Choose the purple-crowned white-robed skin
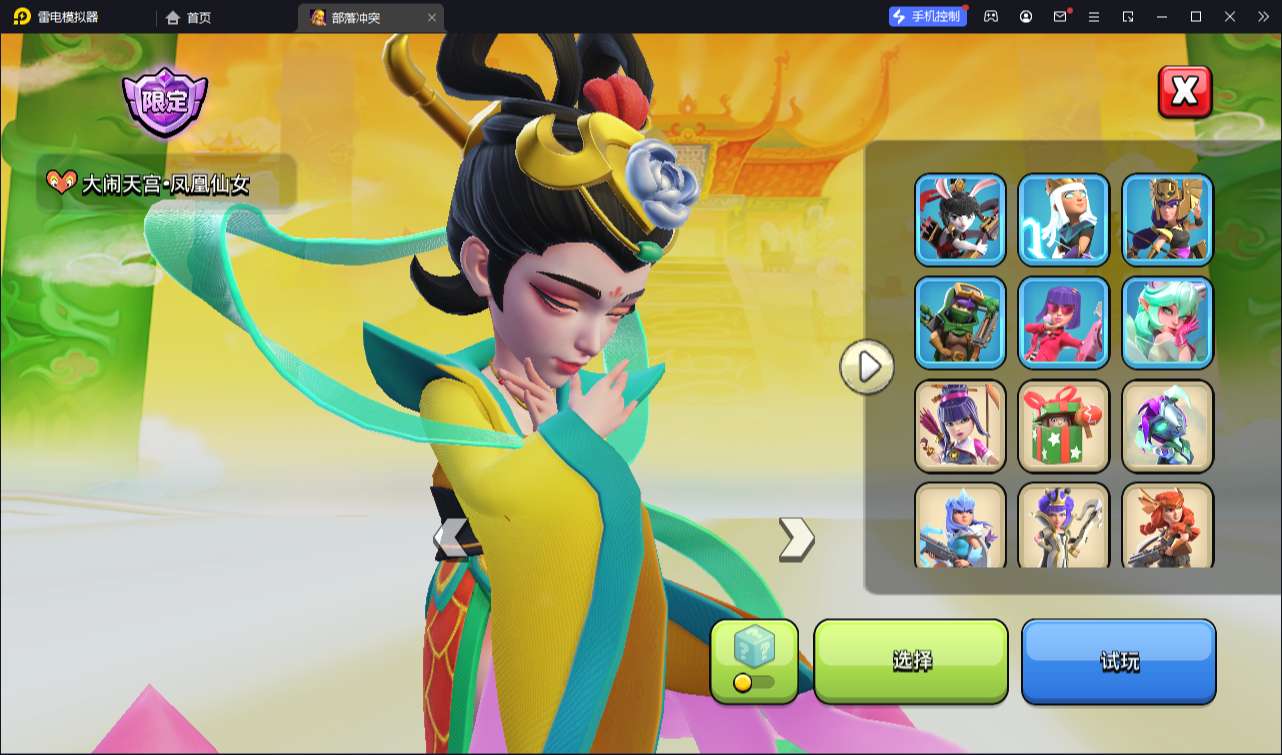The width and height of the screenshot is (1282, 755). coord(1063,526)
